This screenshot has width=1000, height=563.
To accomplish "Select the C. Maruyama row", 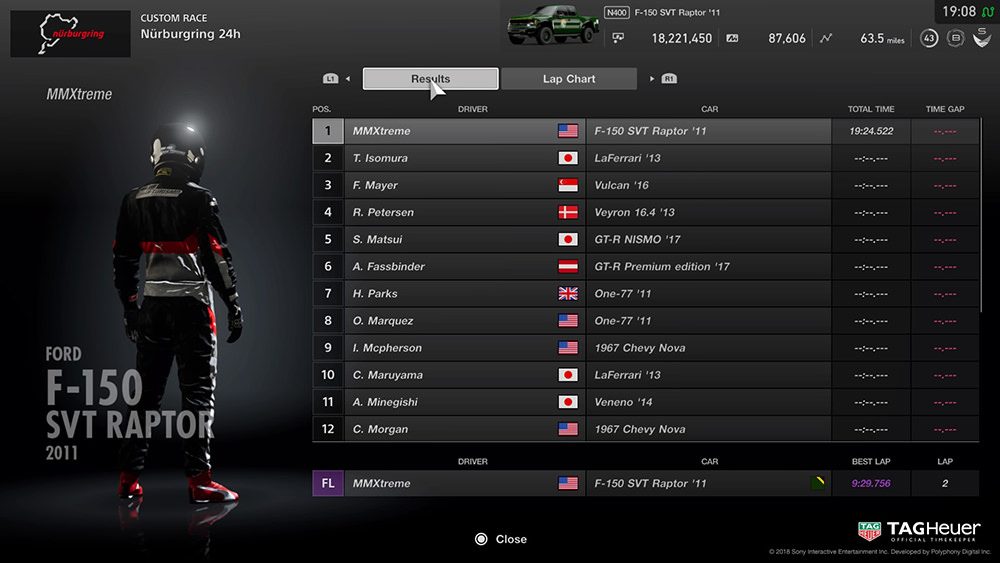I will click(x=645, y=375).
